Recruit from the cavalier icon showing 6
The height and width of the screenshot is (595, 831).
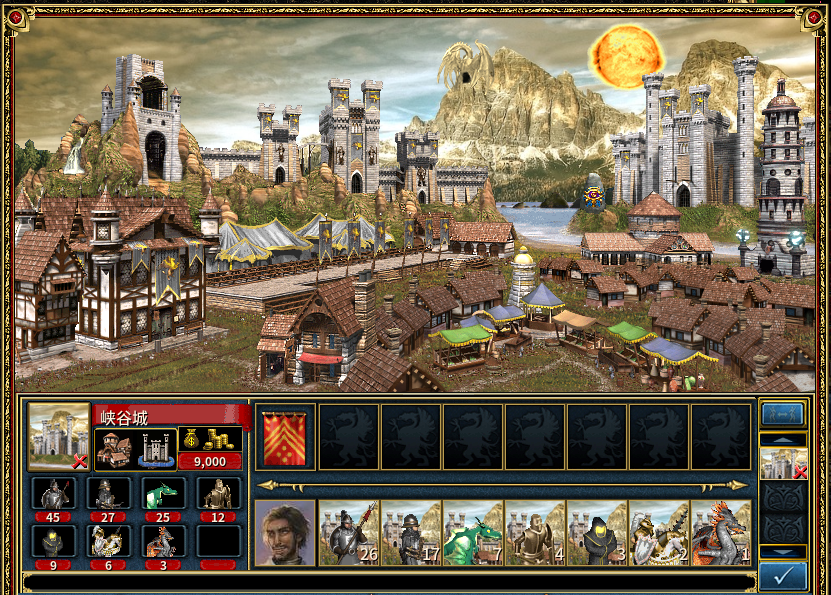point(108,542)
